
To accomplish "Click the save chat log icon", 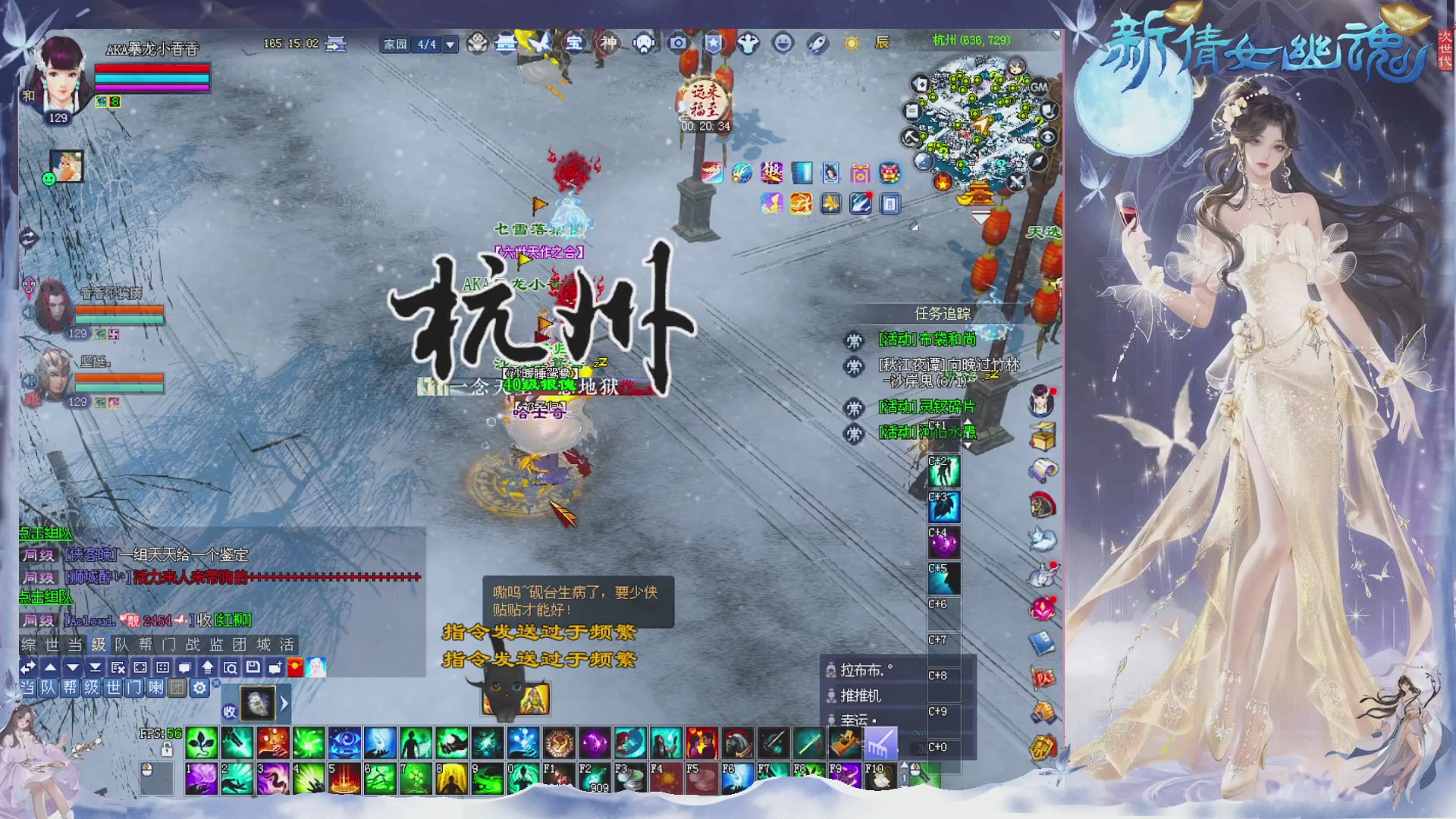I will tap(253, 668).
